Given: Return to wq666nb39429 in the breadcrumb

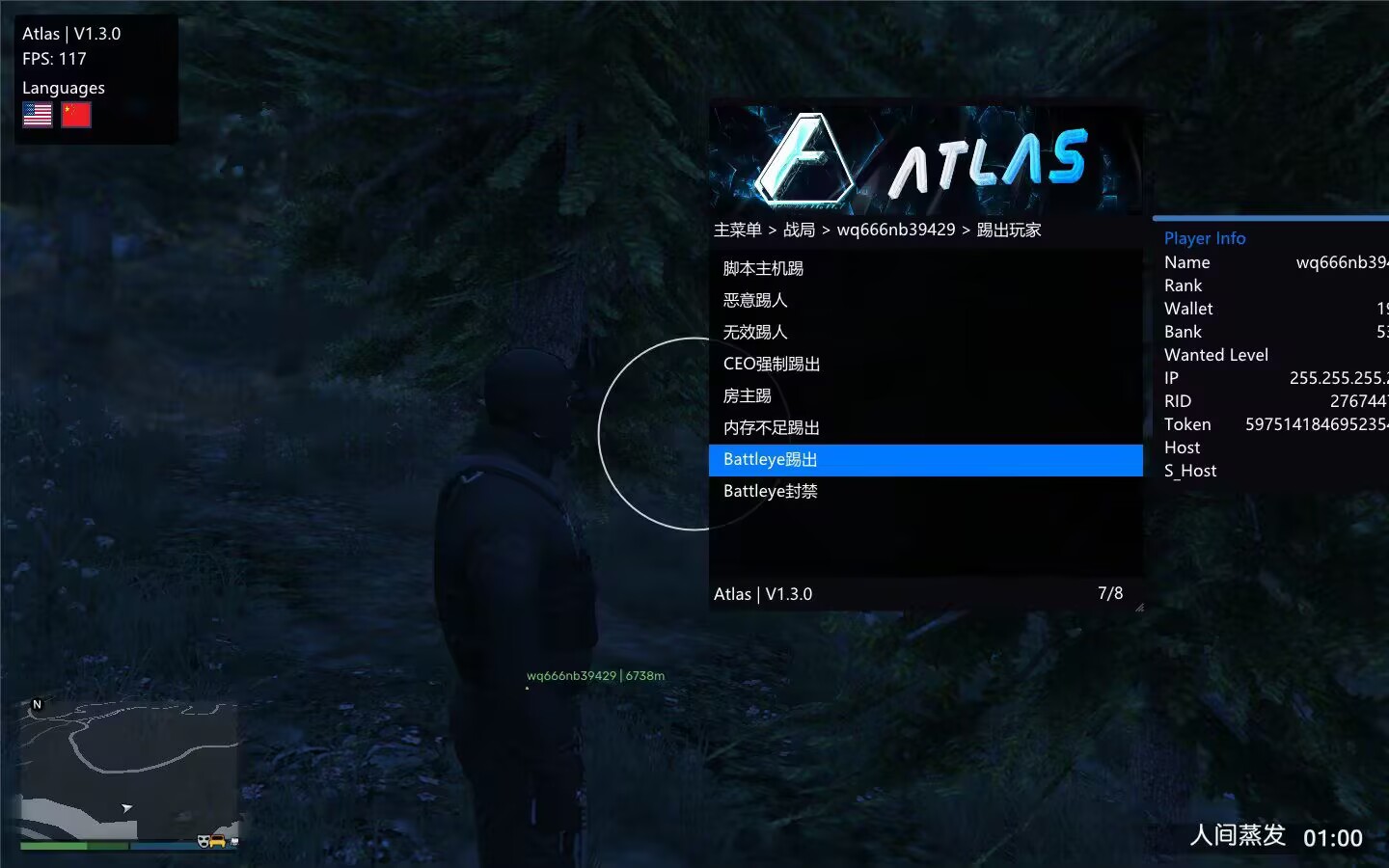Looking at the screenshot, I should click(896, 230).
